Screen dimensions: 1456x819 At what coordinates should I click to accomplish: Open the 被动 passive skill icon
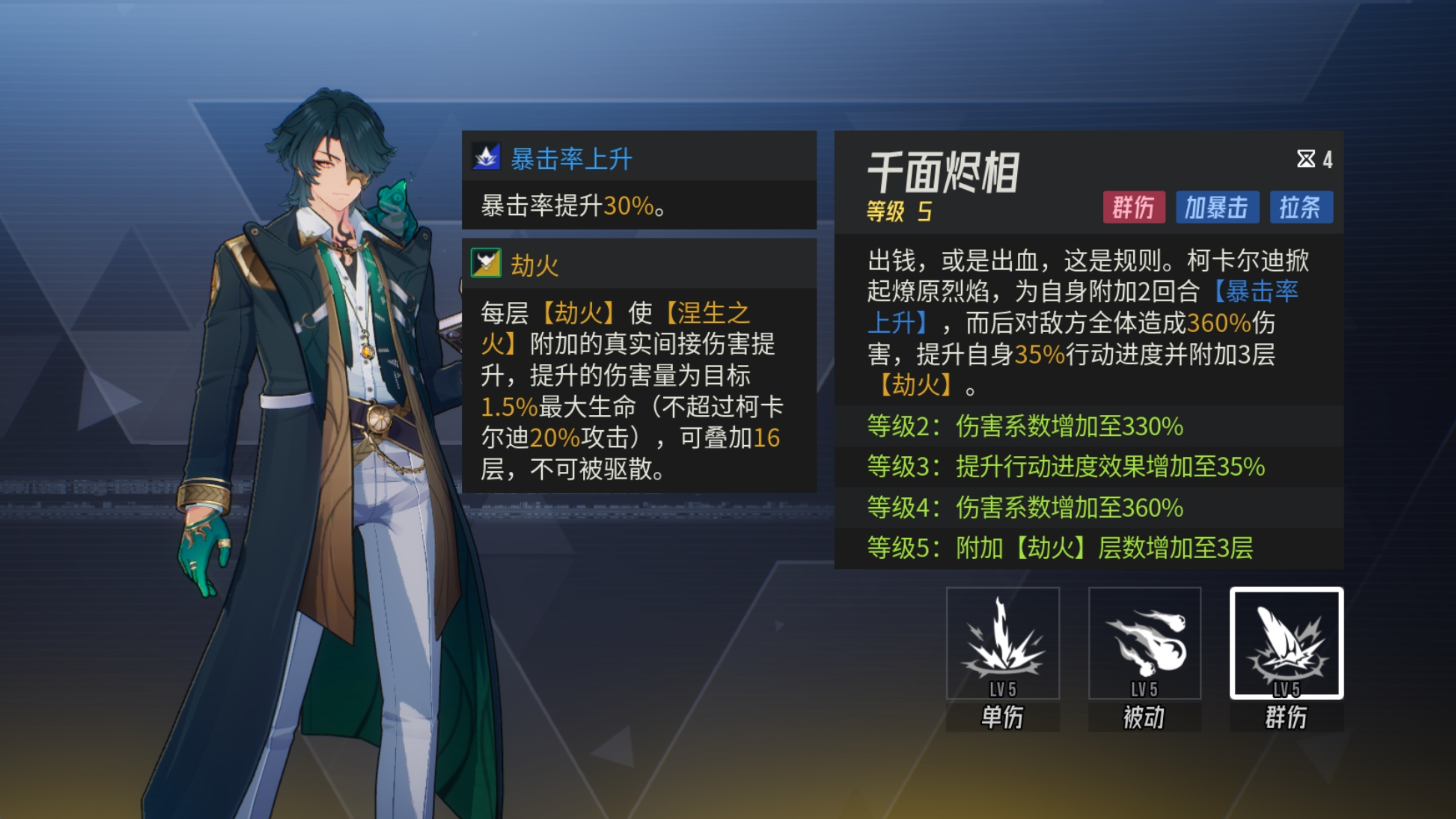pos(1144,643)
